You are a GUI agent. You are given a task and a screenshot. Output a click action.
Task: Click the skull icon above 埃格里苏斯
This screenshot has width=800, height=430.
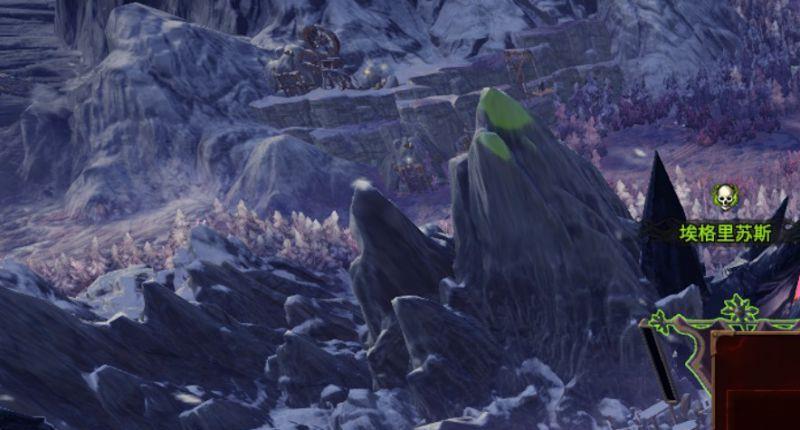[723, 195]
